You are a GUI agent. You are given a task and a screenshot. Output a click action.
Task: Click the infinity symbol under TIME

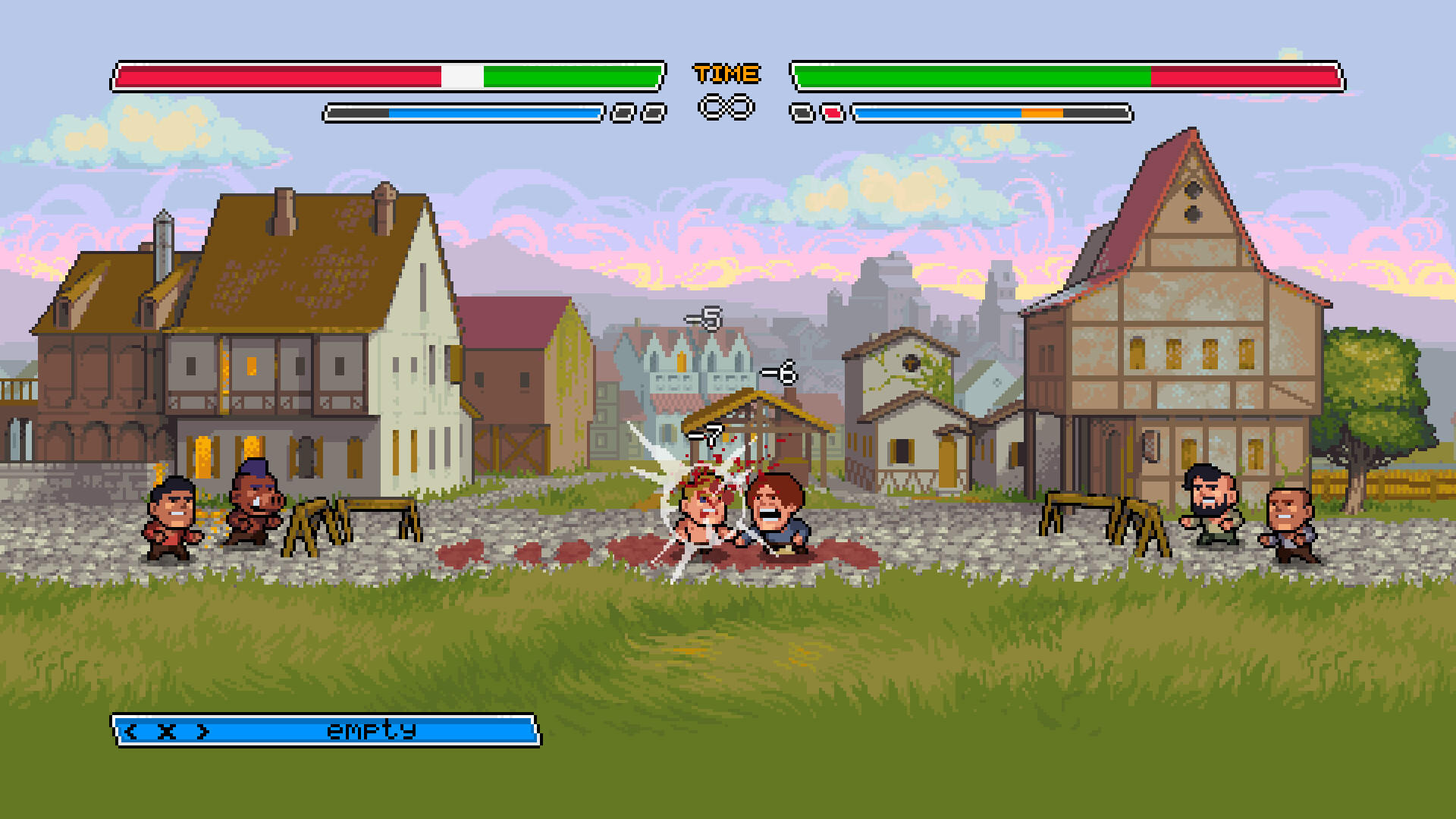click(x=725, y=108)
